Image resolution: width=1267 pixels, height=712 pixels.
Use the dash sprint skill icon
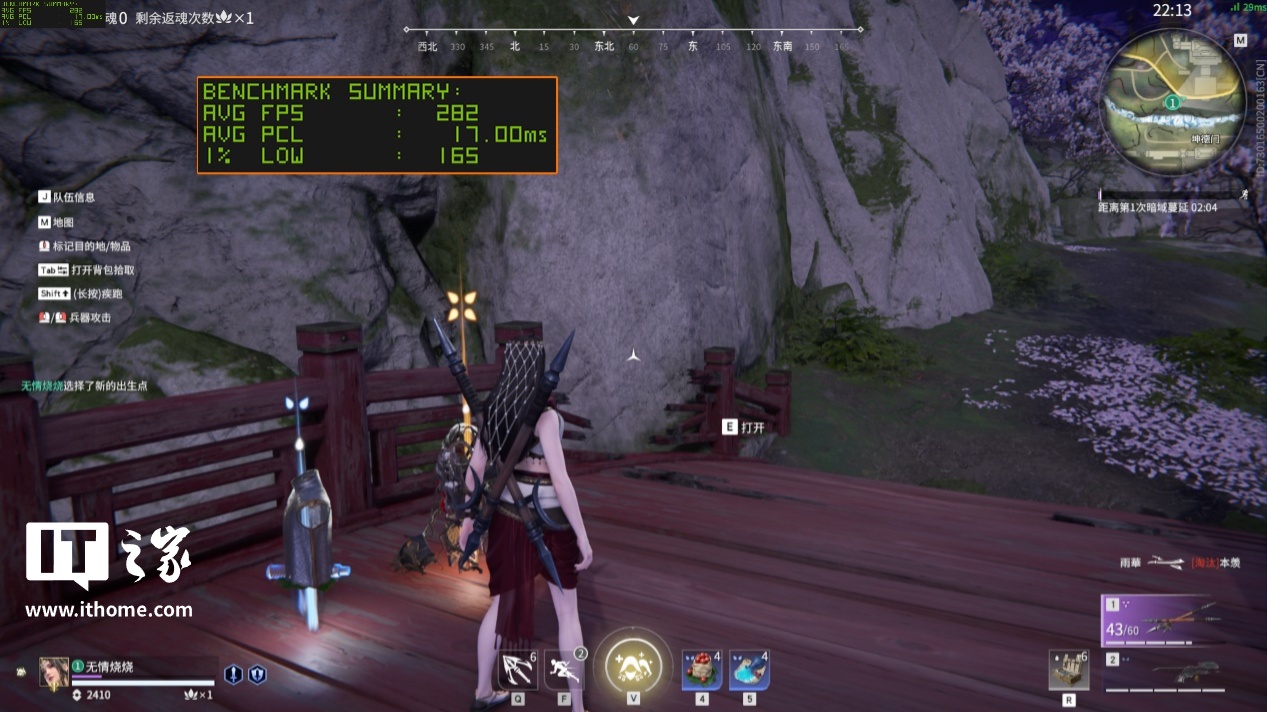pos(564,670)
